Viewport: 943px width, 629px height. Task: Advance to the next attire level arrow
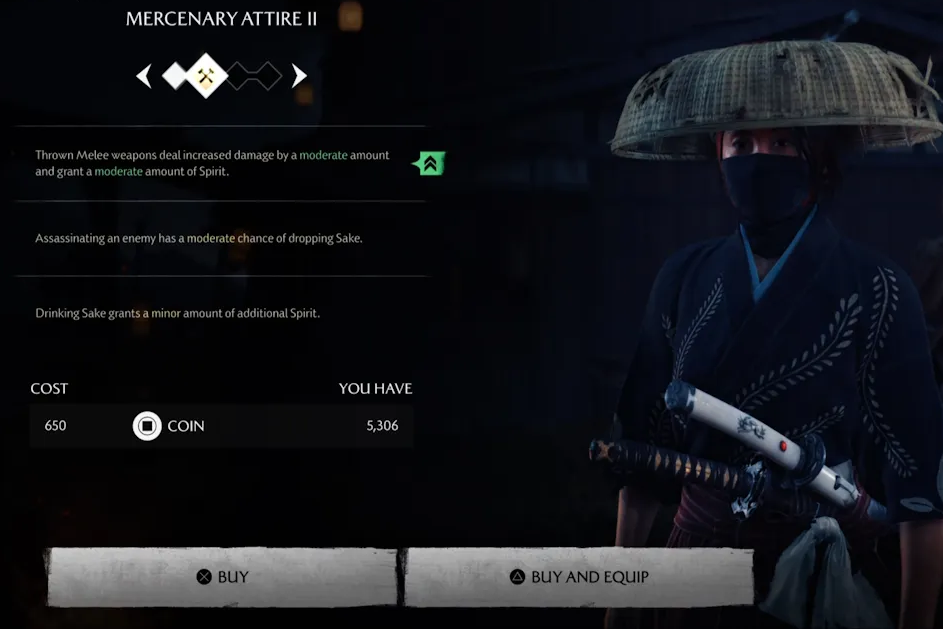pyautogui.click(x=299, y=76)
